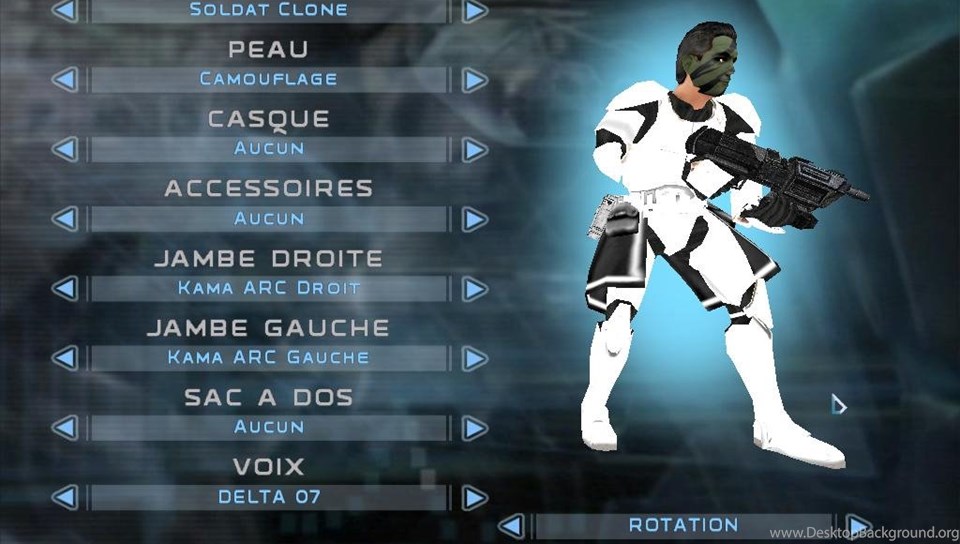
Task: Pick the next Jambe Gauche option
Action: click(x=475, y=358)
